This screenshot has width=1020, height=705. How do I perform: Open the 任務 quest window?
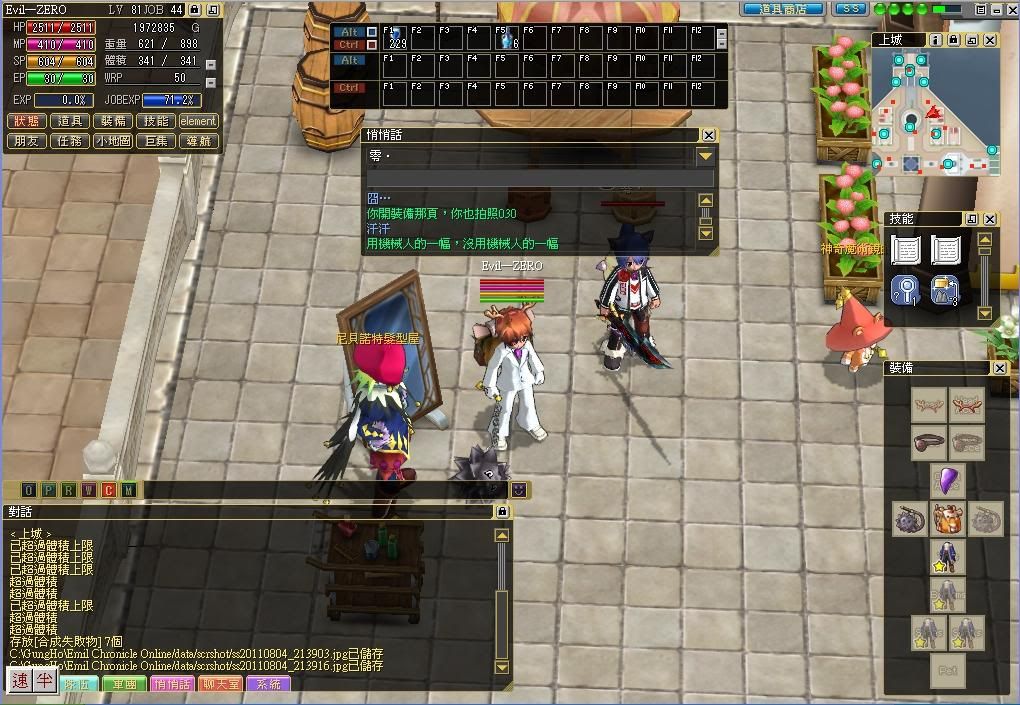pyautogui.click(x=70, y=141)
